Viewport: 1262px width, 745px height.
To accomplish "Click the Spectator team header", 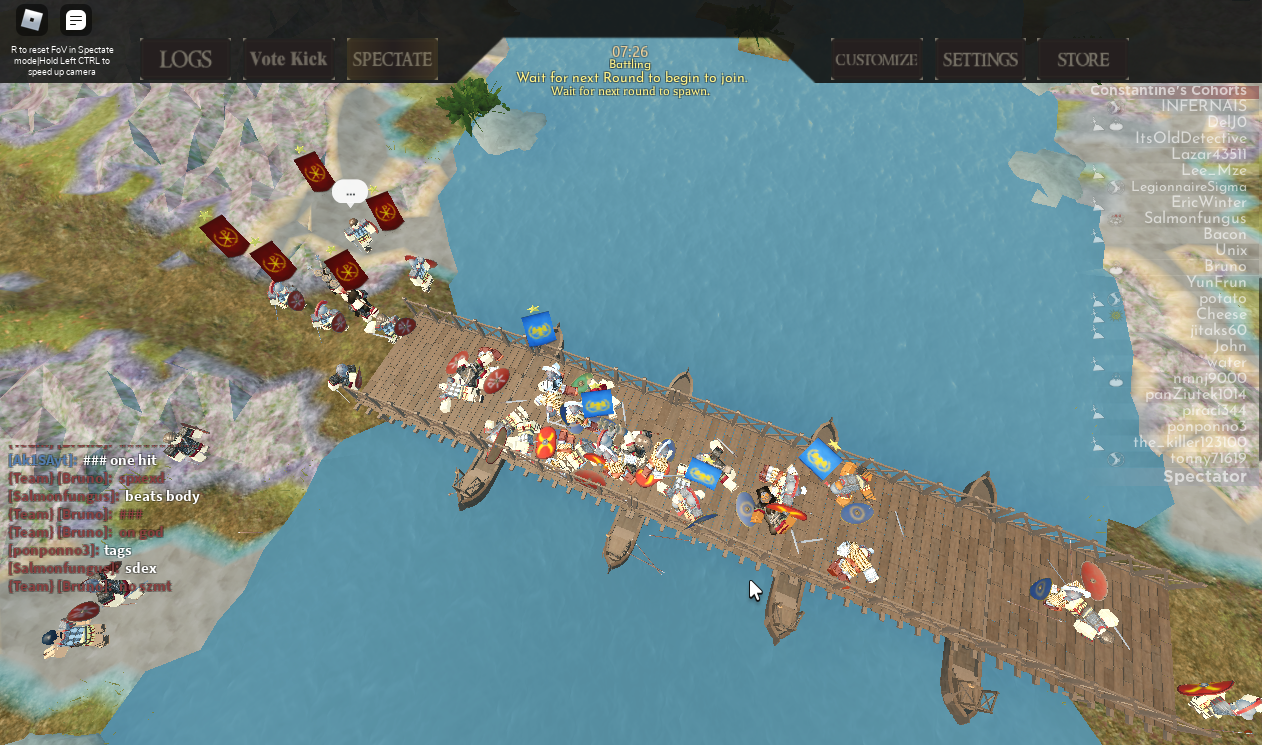I will [x=1204, y=476].
